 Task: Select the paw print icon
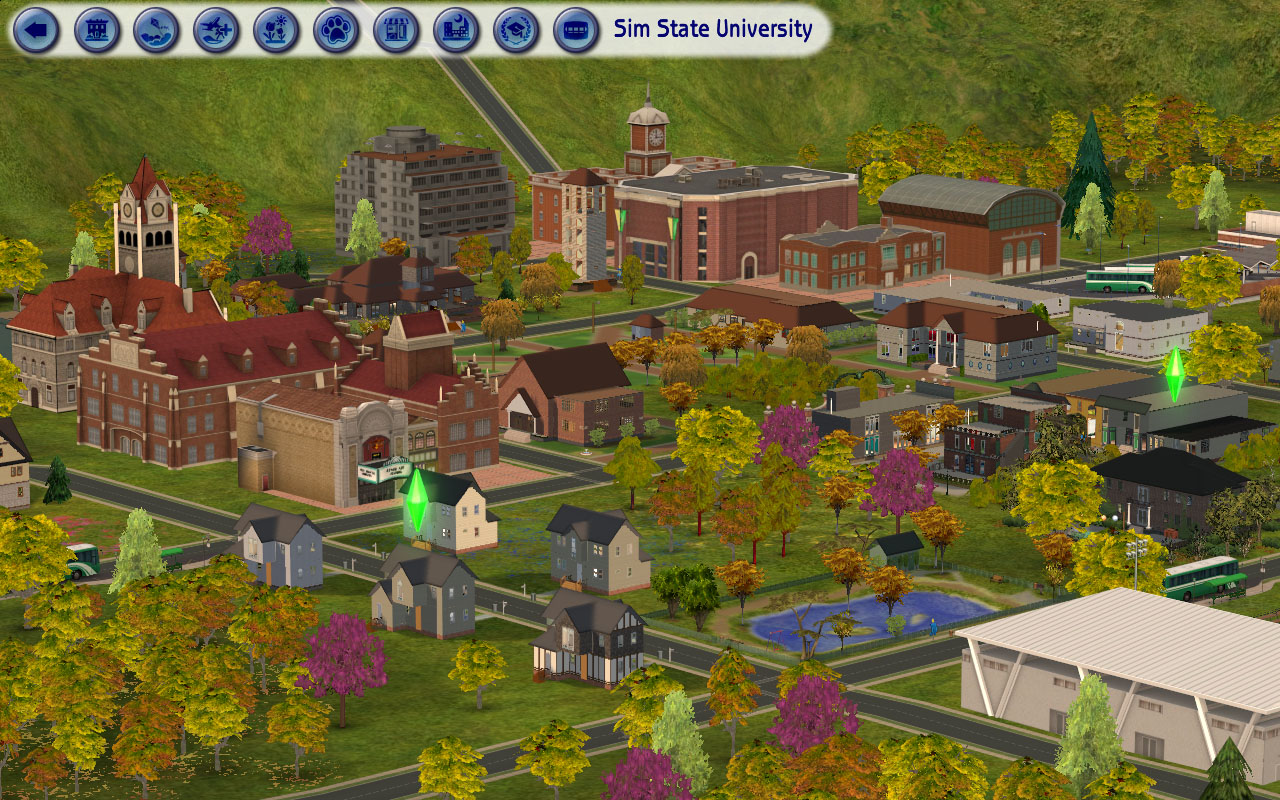[x=337, y=30]
